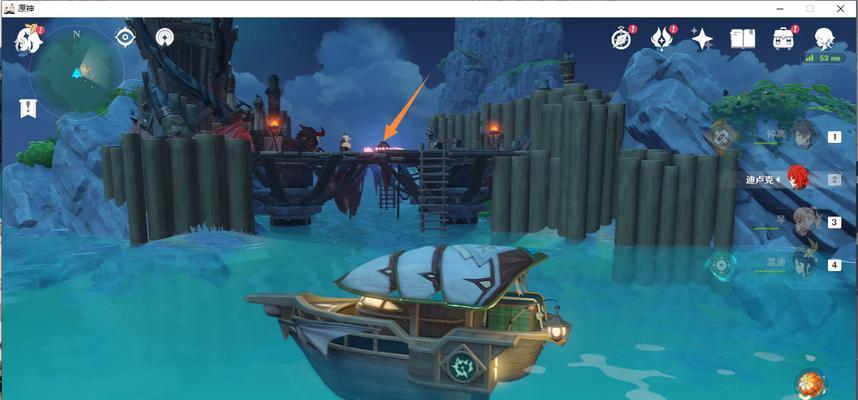This screenshot has height=400, width=858.
Task: Open the Paimon menu
Action: coord(28,40)
